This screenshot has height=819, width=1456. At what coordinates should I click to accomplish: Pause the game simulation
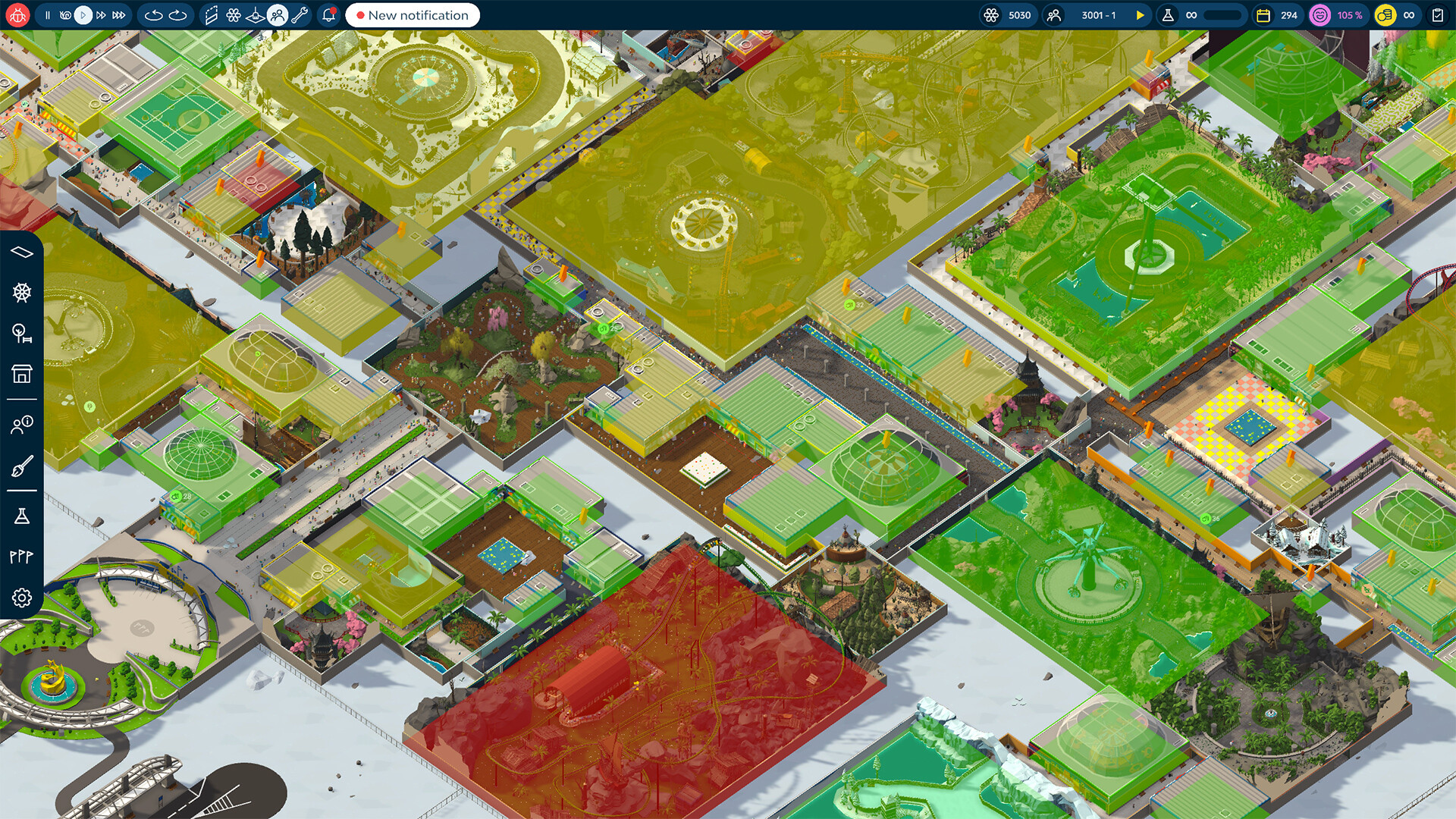click(x=47, y=15)
